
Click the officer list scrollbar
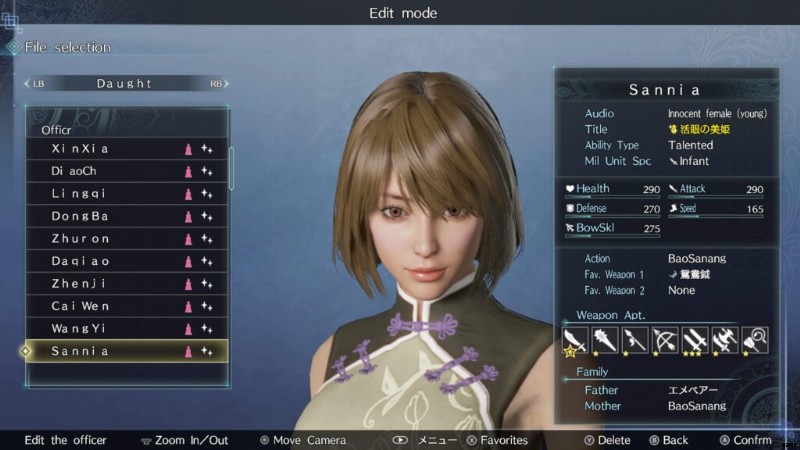(233, 170)
